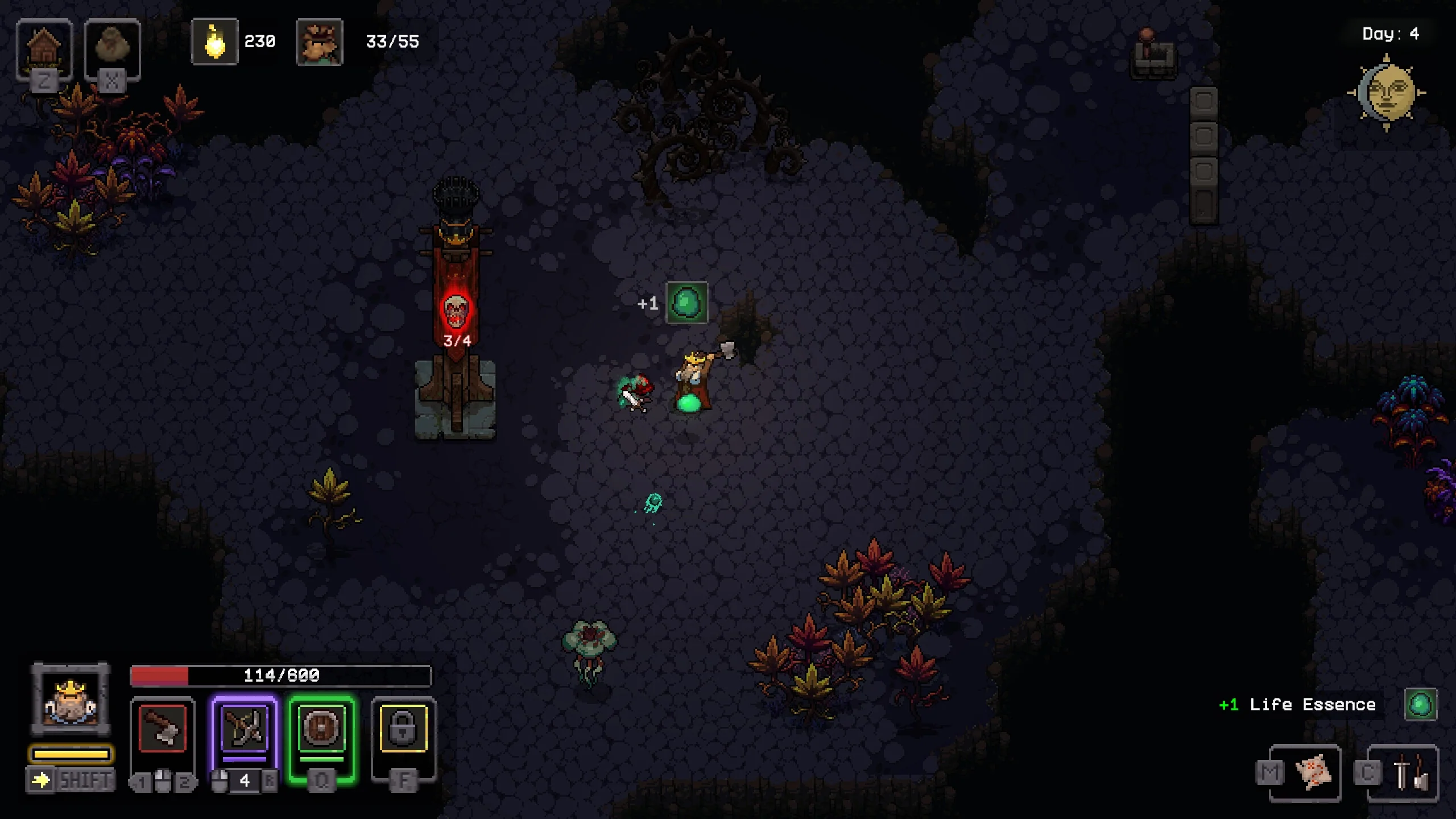Select the axe weapon slot
1456x819 pixels.
(x=163, y=729)
